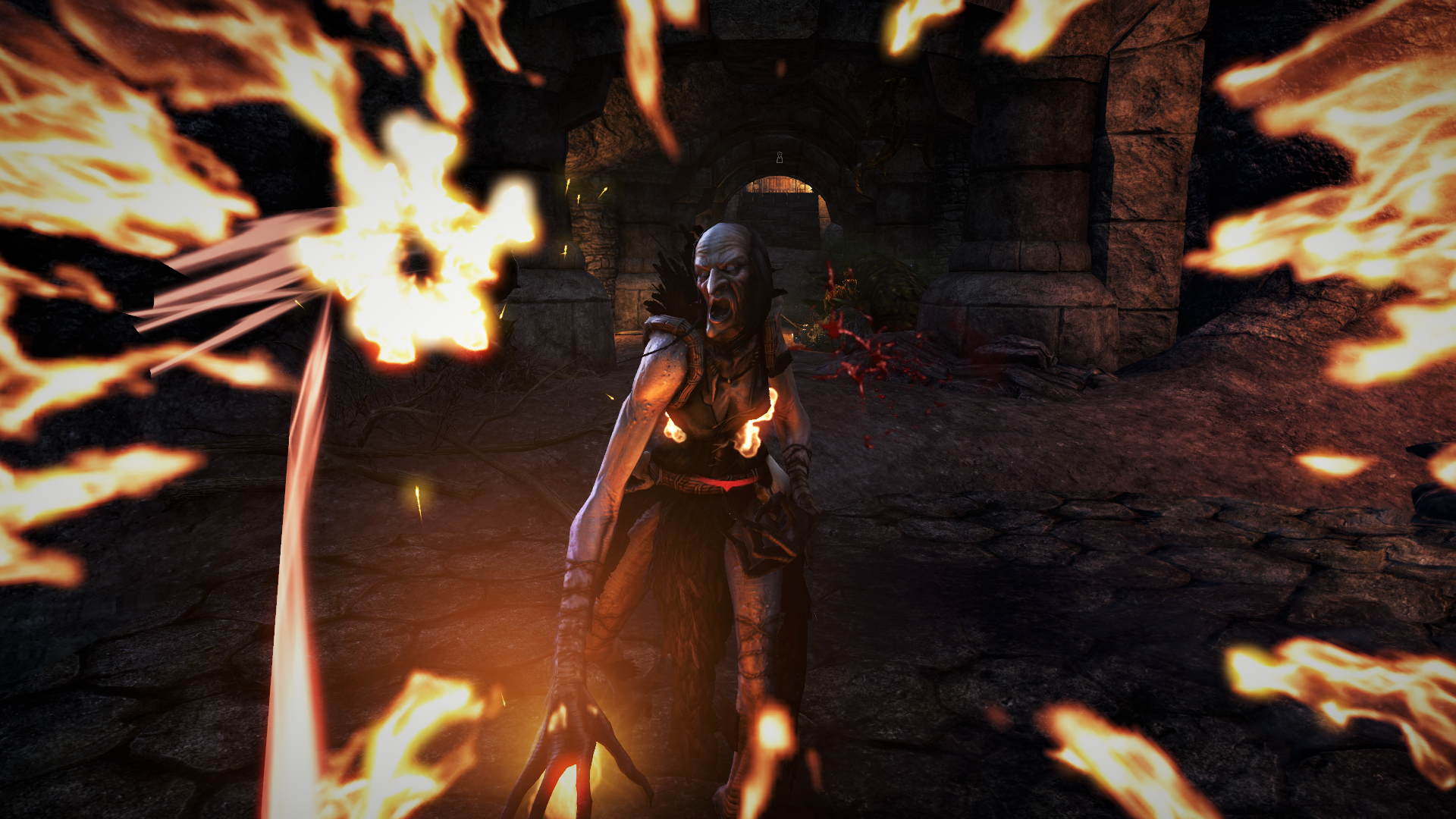This screenshot has height=819, width=1456.
Task: Click the keyhole door marker above the archway
Action: 779,158
